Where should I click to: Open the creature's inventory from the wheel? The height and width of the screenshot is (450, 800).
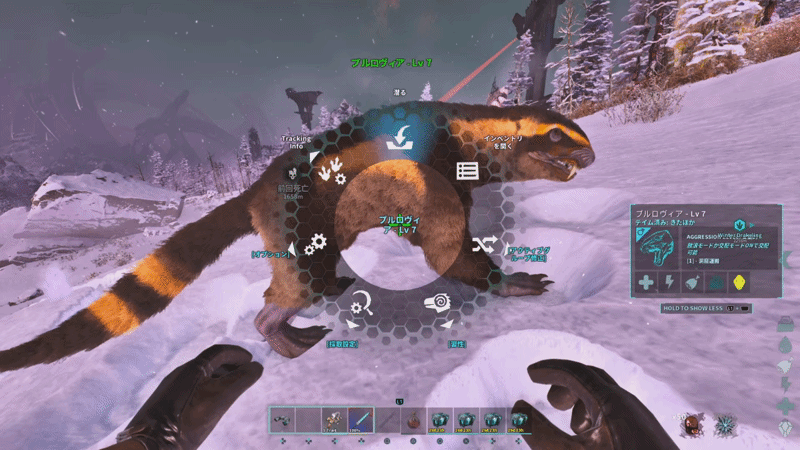point(464,170)
